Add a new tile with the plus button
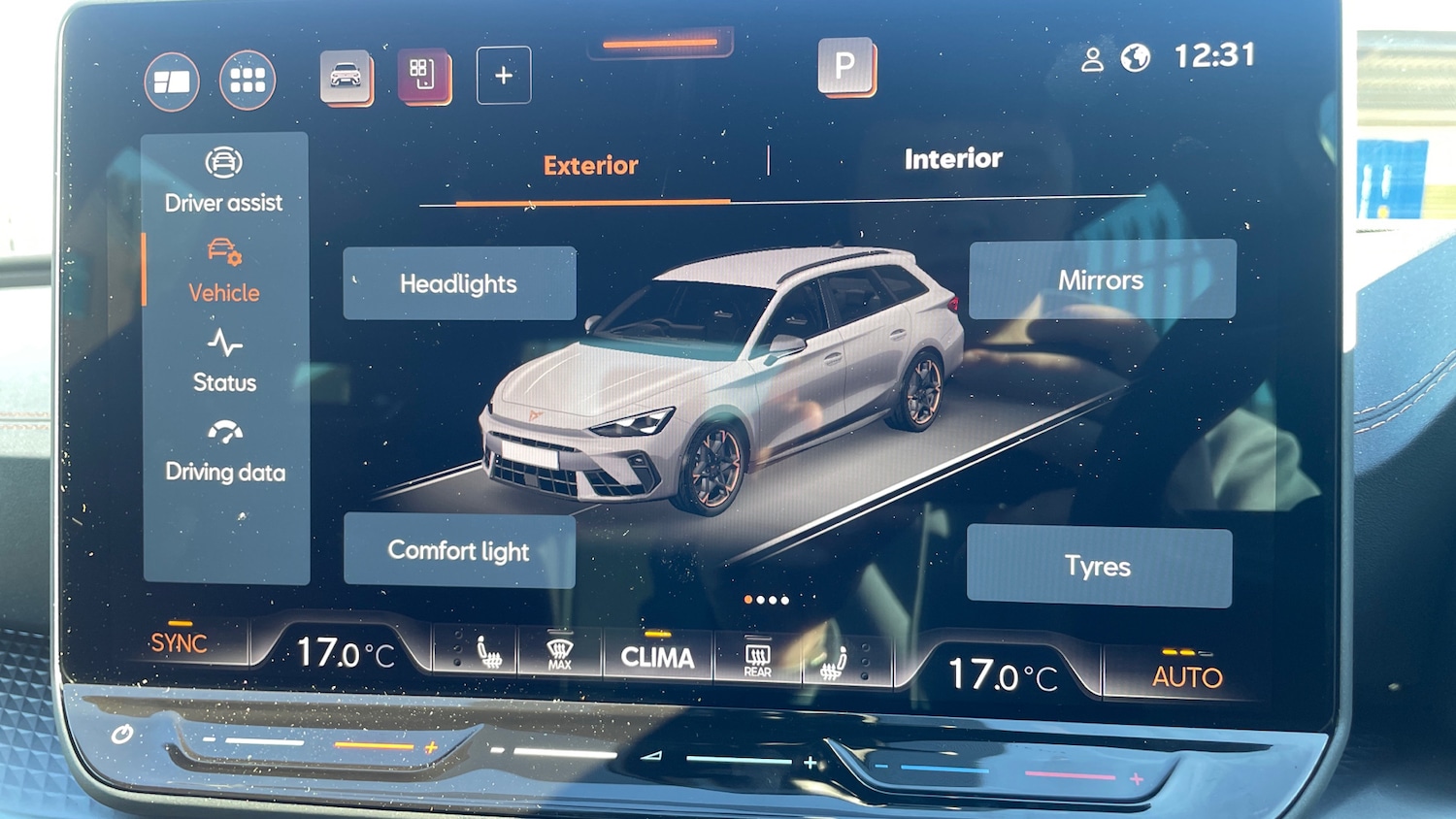 (x=502, y=77)
